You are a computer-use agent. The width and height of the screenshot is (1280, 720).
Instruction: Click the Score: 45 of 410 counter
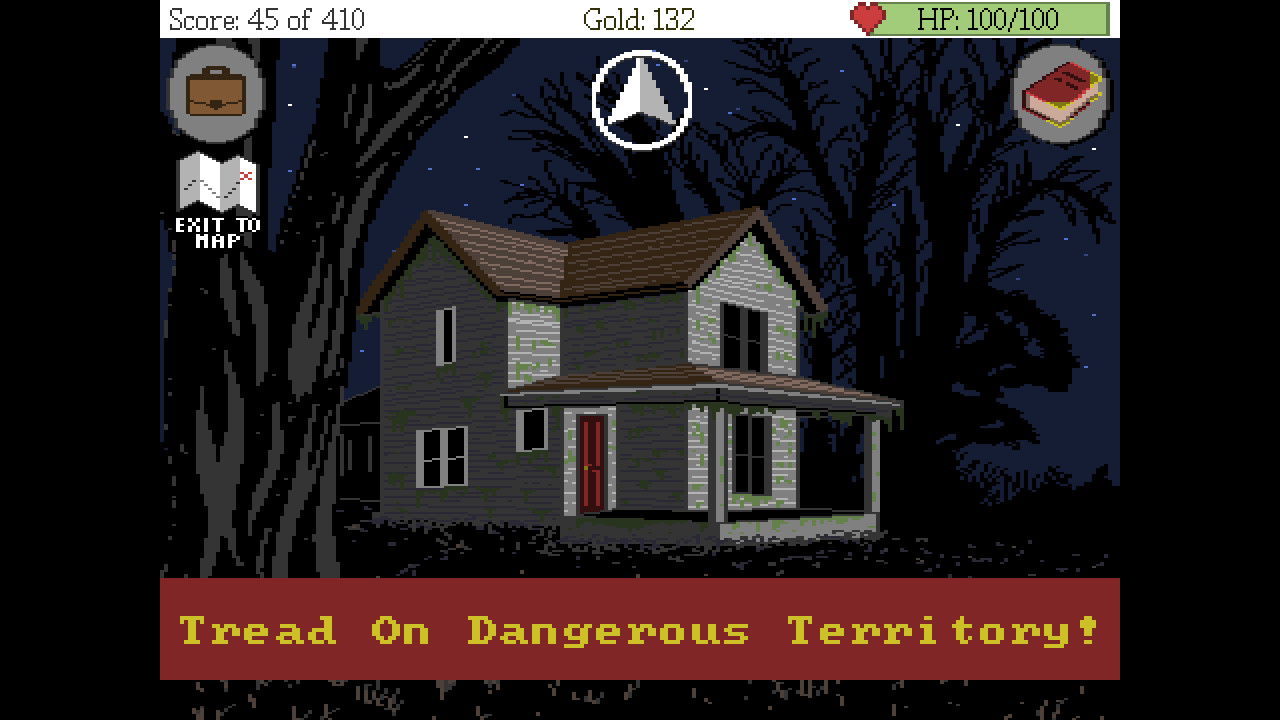click(265, 17)
